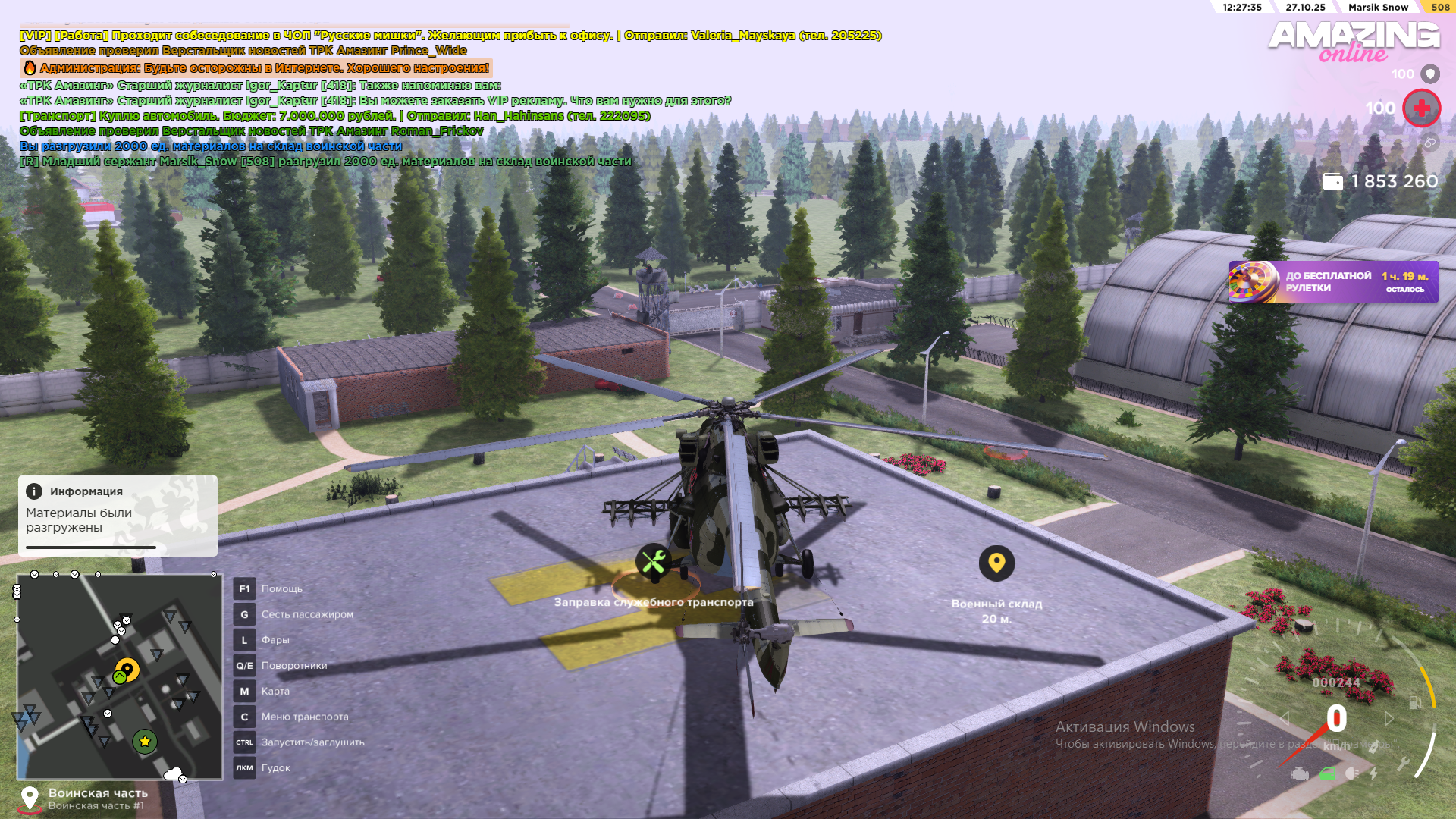The width and height of the screenshot is (1456, 819).
Task: Enable the left turn signal arrow
Action: (x=1285, y=719)
